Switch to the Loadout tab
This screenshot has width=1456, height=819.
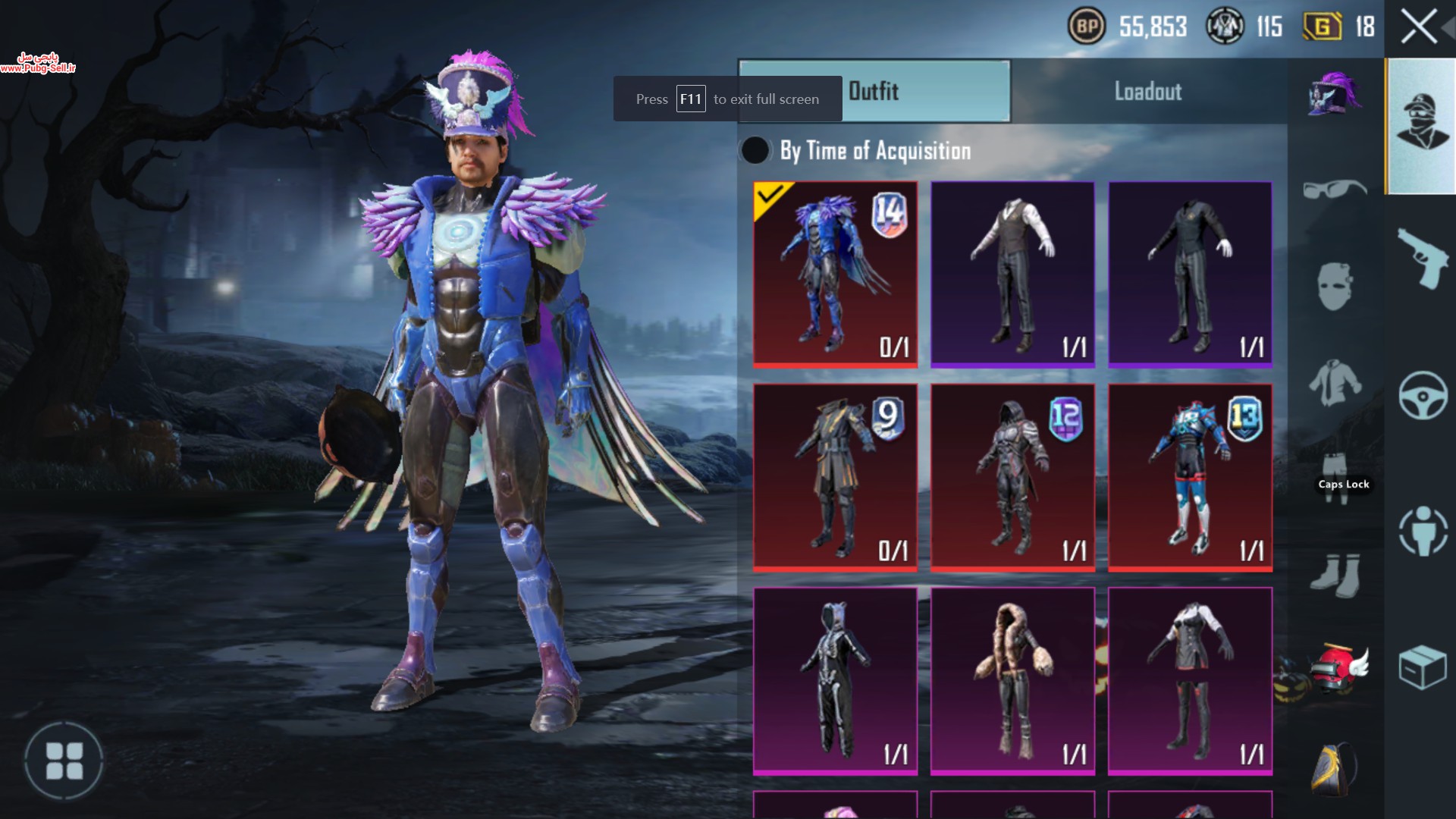coord(1148,92)
